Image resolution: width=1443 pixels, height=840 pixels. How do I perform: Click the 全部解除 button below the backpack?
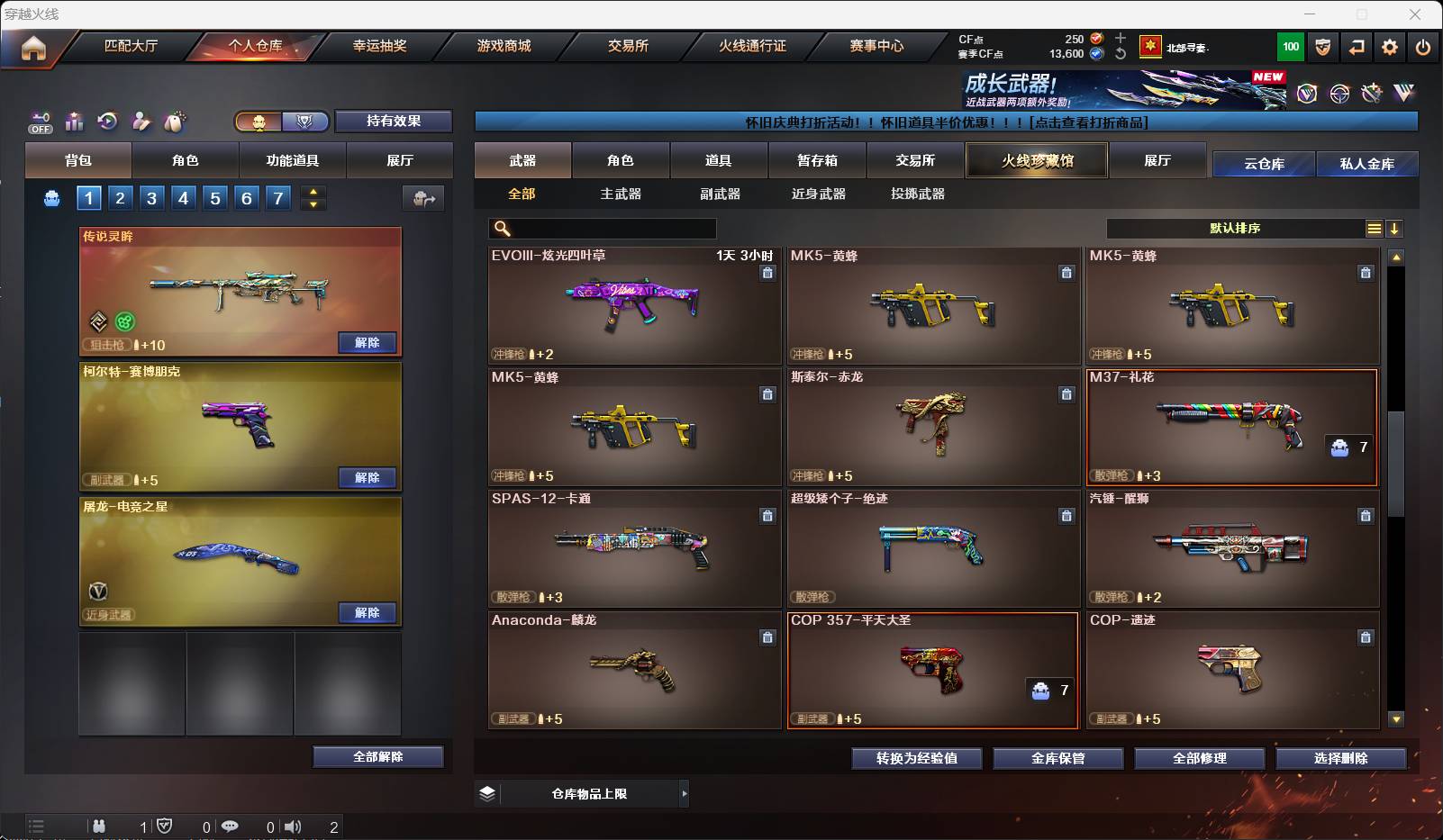378,757
